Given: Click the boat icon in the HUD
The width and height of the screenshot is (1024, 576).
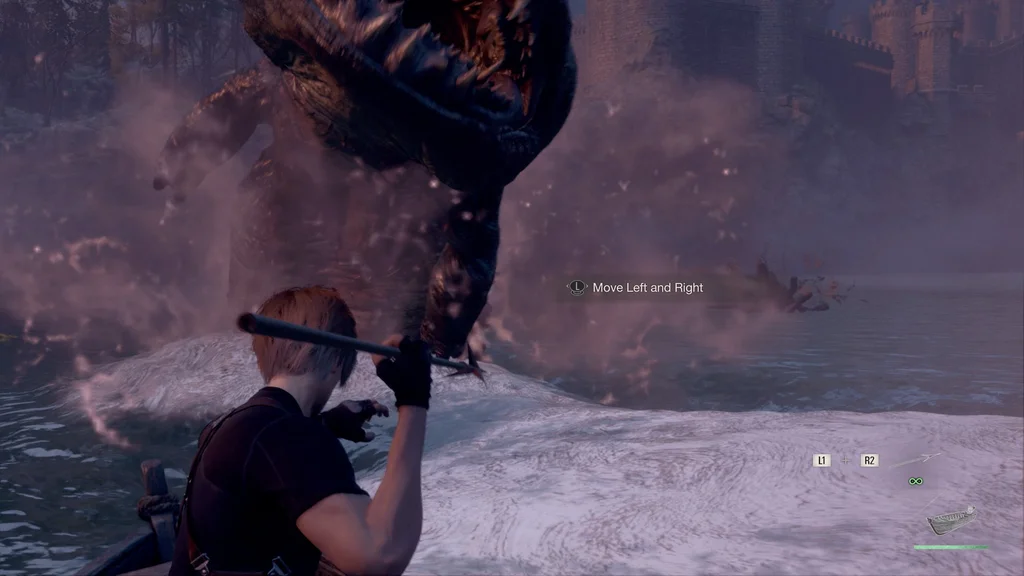Looking at the screenshot, I should click(x=950, y=520).
